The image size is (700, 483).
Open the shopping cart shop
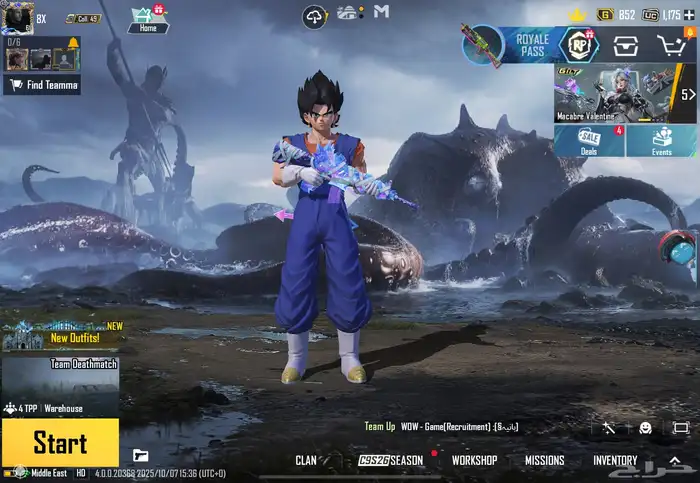(x=671, y=44)
